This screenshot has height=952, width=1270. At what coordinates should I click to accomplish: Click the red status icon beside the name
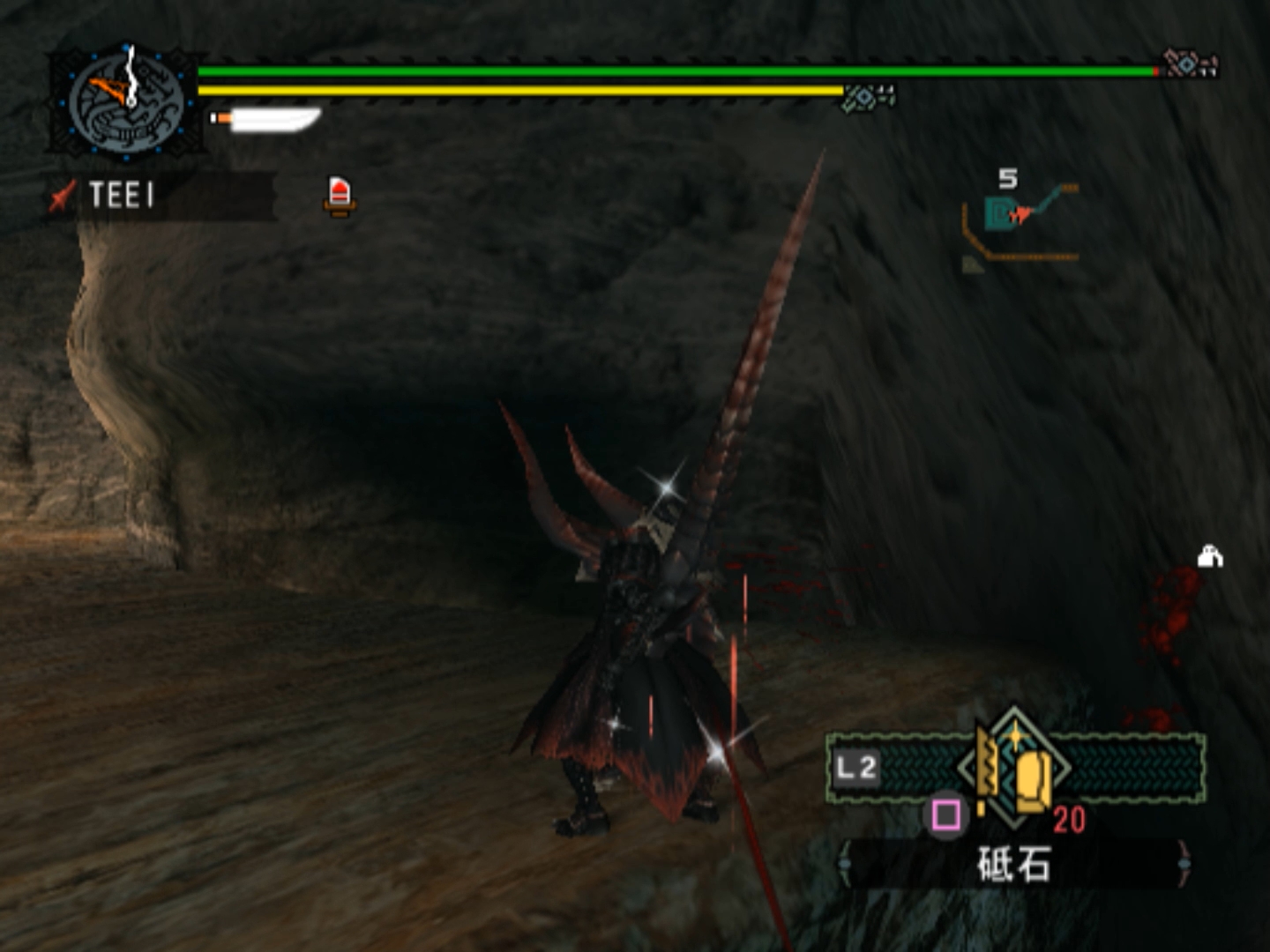[340, 195]
